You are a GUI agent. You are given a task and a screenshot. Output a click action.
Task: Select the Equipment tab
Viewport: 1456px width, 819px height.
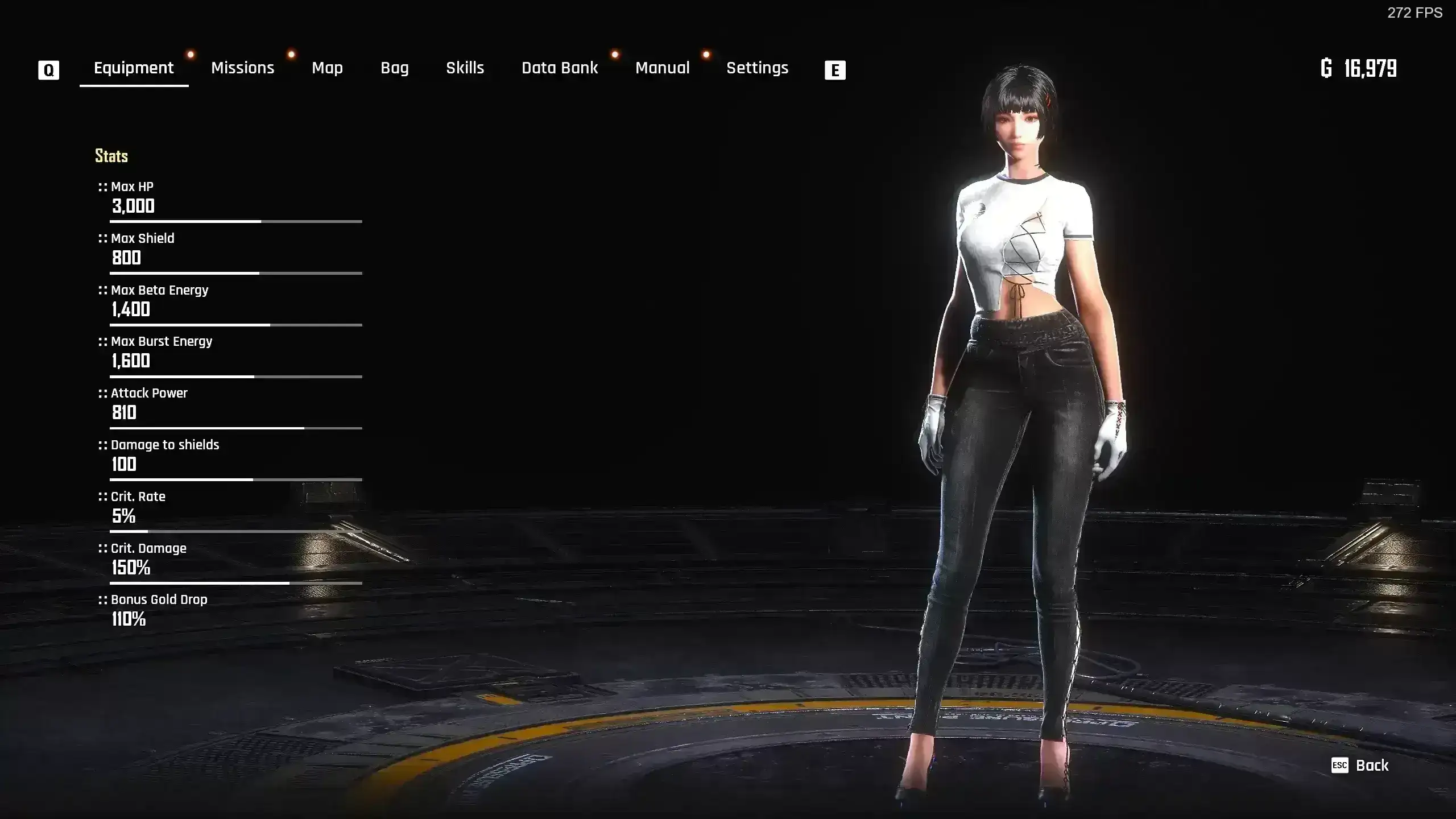(134, 68)
